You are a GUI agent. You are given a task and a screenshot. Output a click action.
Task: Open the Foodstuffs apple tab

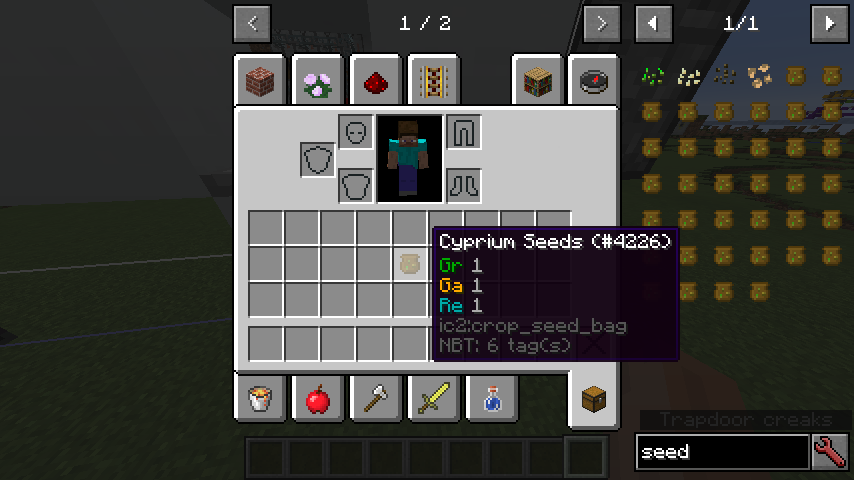[318, 400]
